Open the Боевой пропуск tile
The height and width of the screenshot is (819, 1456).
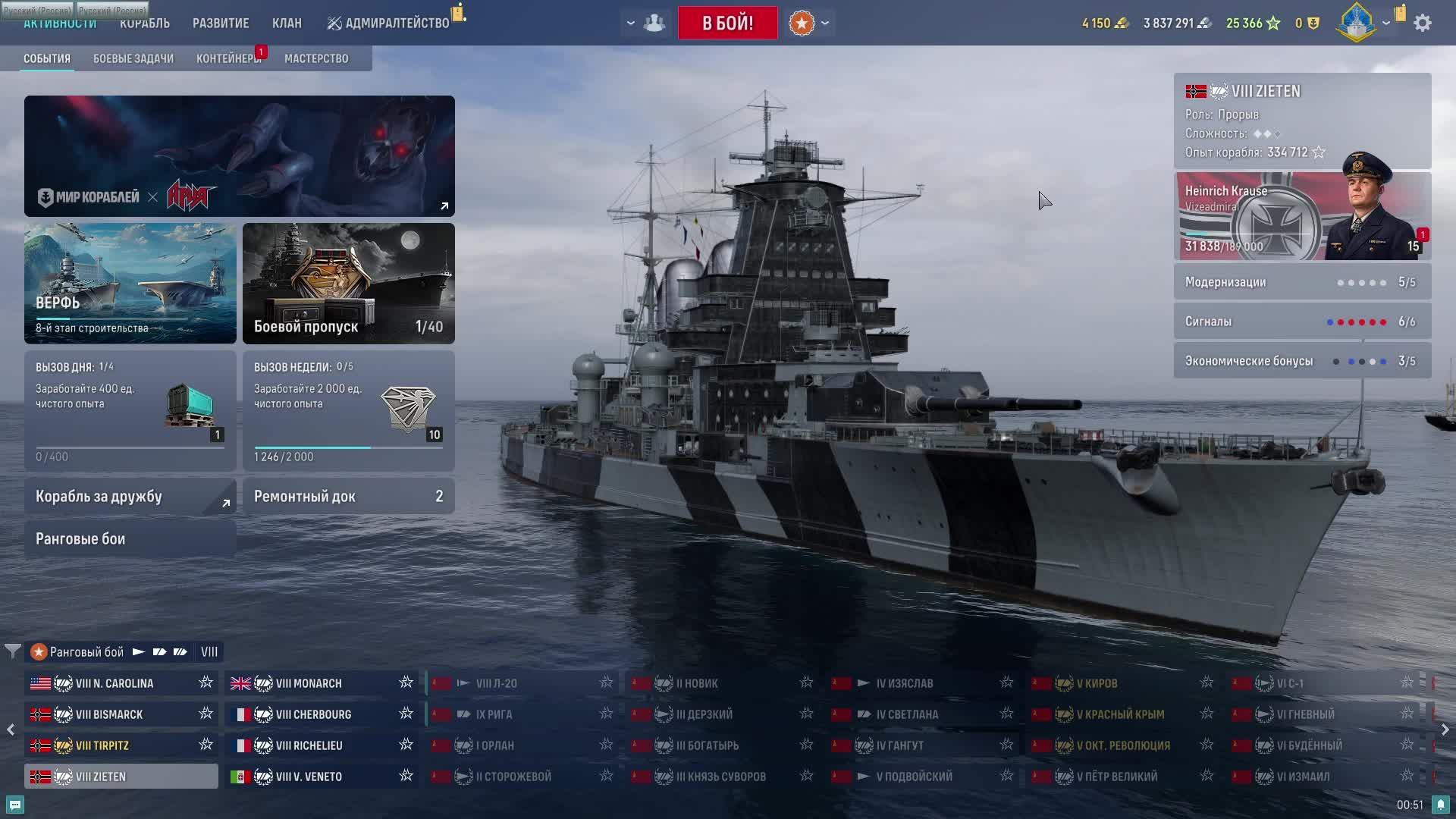point(349,283)
